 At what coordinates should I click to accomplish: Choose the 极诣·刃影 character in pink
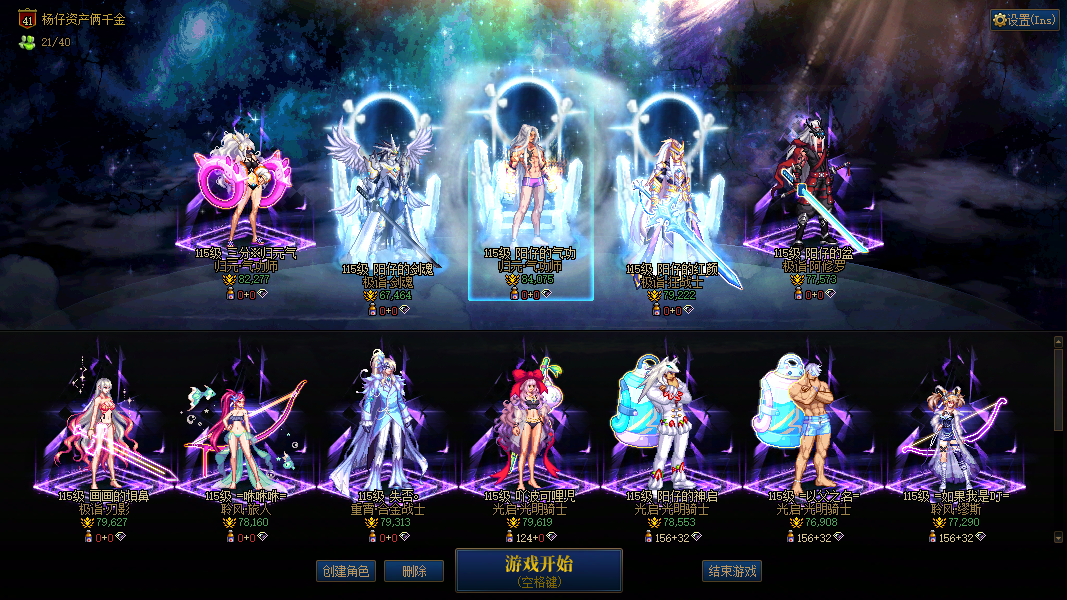pos(104,430)
